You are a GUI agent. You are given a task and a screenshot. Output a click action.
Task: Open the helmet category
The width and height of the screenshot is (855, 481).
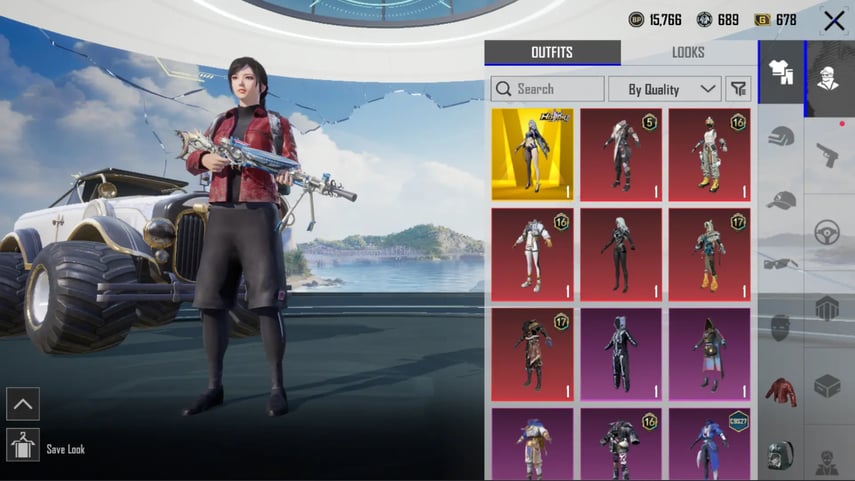(781, 137)
